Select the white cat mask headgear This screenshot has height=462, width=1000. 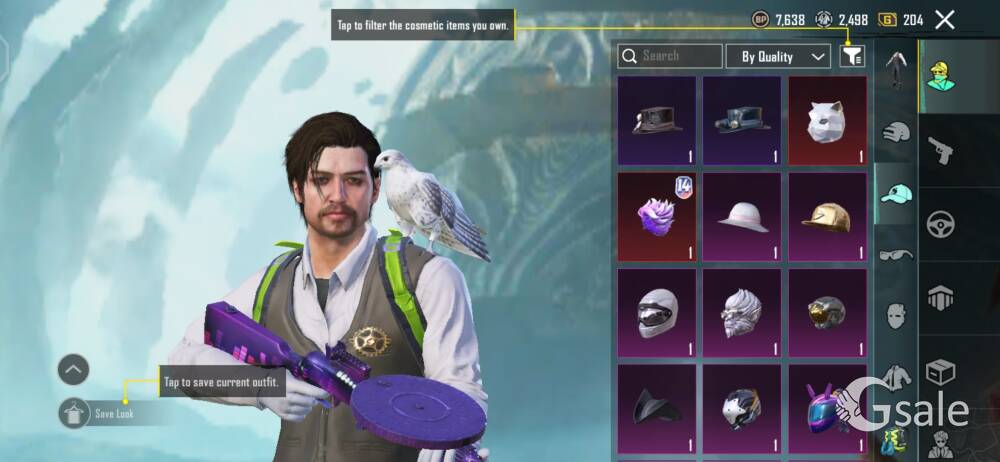tap(827, 120)
